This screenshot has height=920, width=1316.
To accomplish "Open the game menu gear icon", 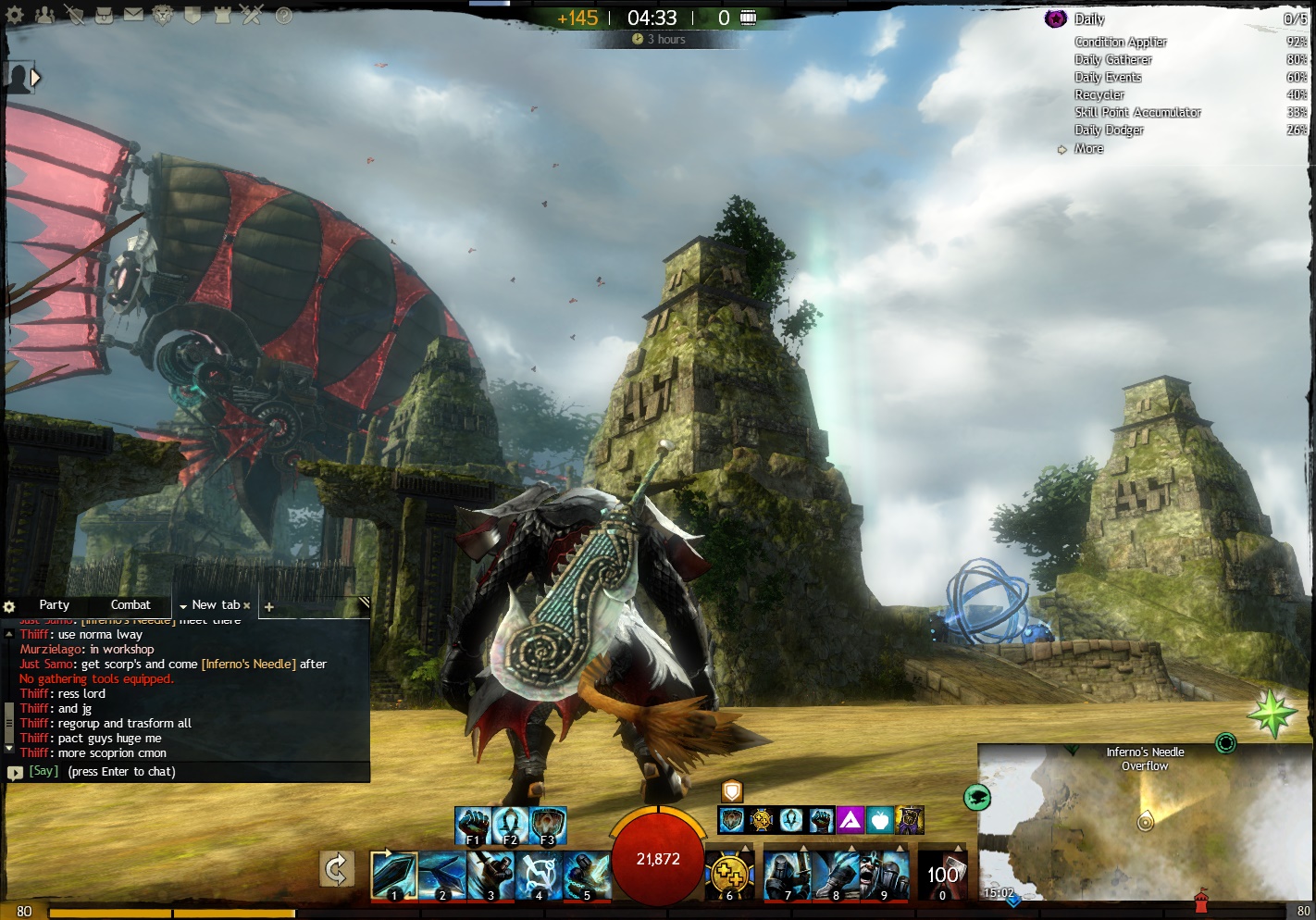I will pyautogui.click(x=15, y=15).
